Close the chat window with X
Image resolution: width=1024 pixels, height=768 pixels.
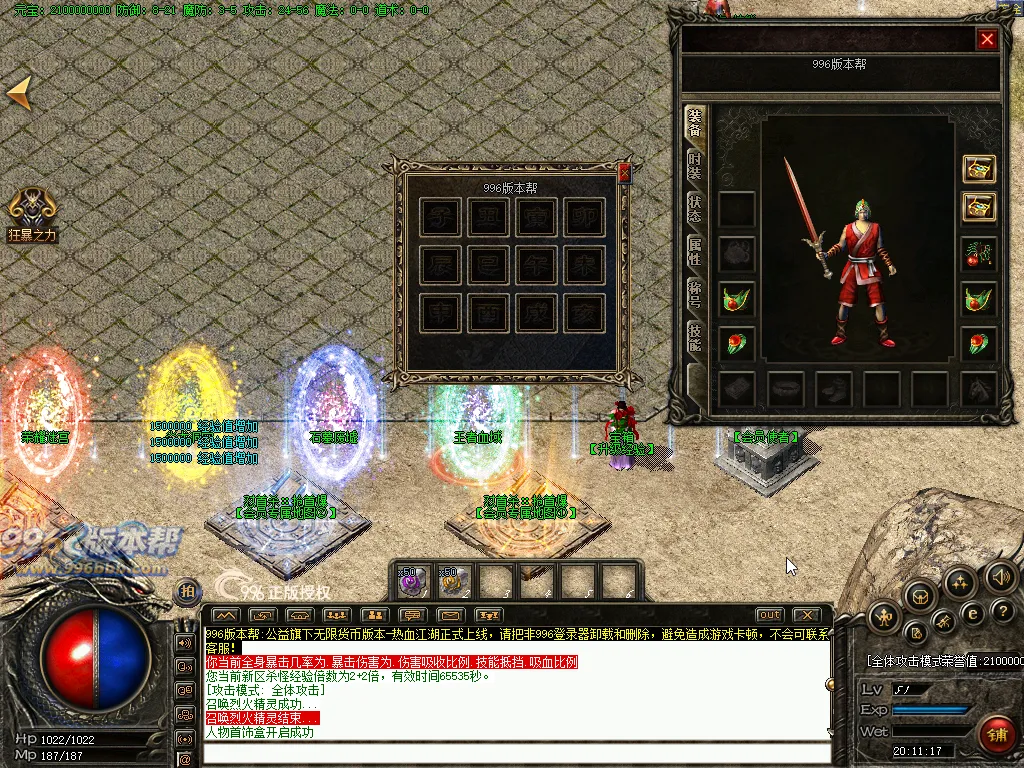(x=806, y=614)
